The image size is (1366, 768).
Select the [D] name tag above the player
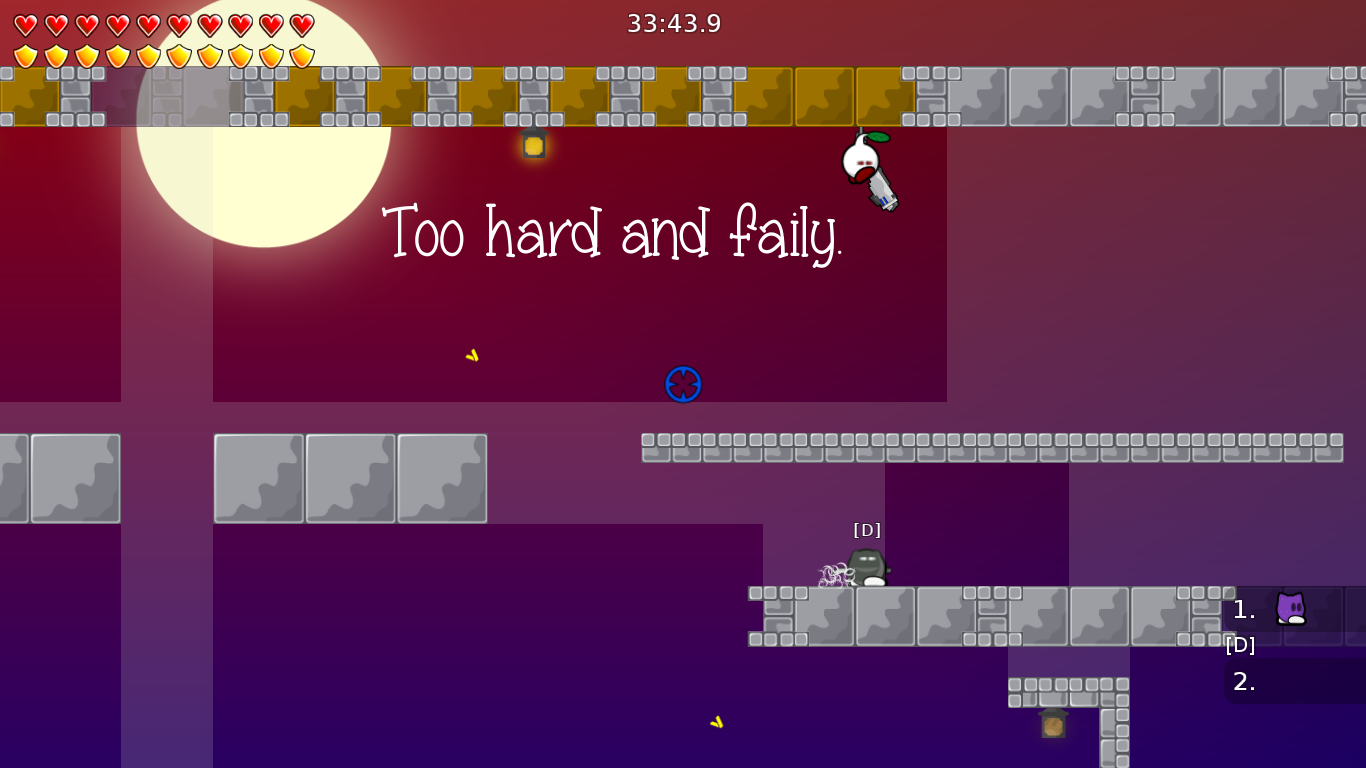point(865,529)
